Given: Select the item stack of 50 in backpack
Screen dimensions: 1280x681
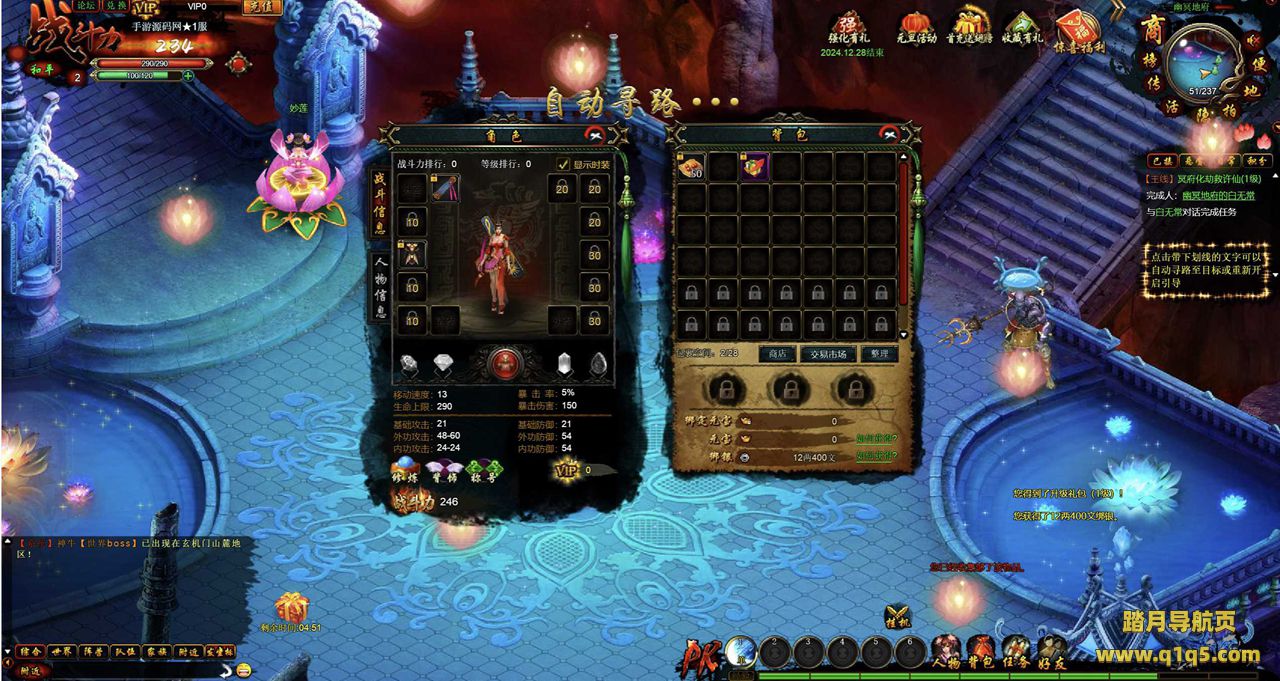Looking at the screenshot, I should pos(691,167).
